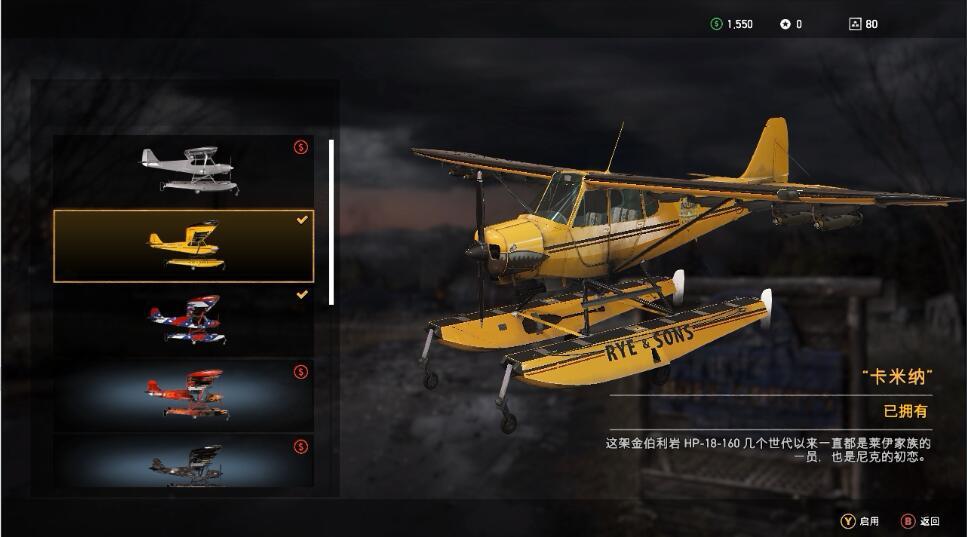The width and height of the screenshot is (967, 537).
Task: Choose the yellow Carmina seaplane
Action: (183, 246)
